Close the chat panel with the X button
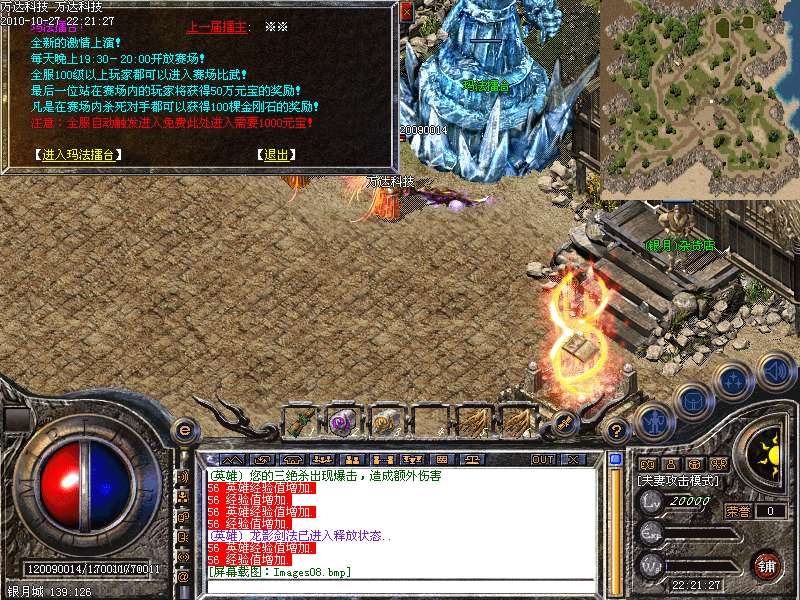Screen dimensions: 800x600 click(x=573, y=459)
